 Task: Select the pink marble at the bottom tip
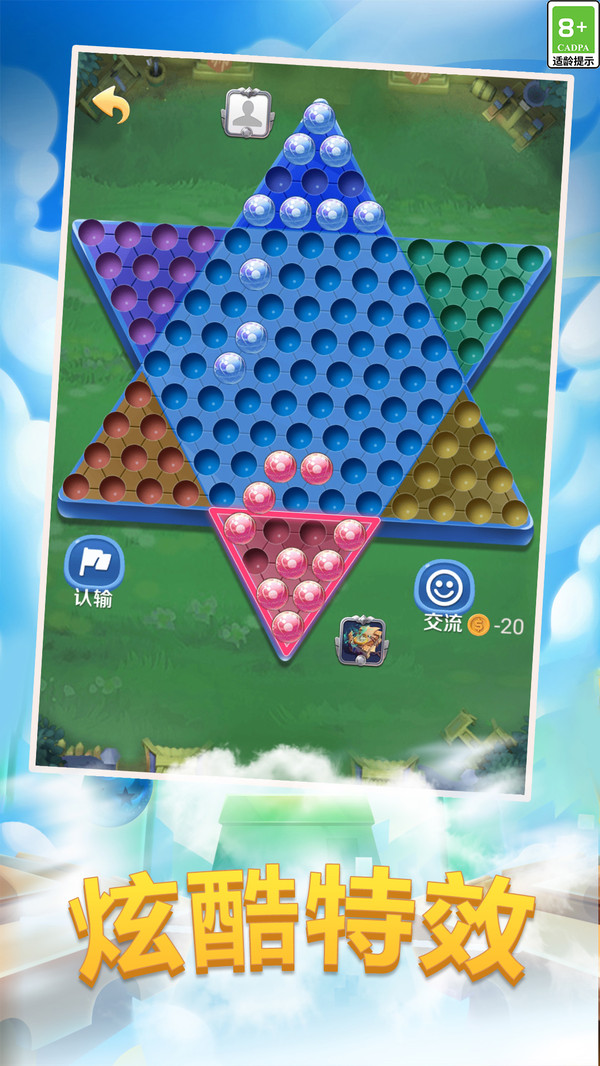[x=287, y=624]
